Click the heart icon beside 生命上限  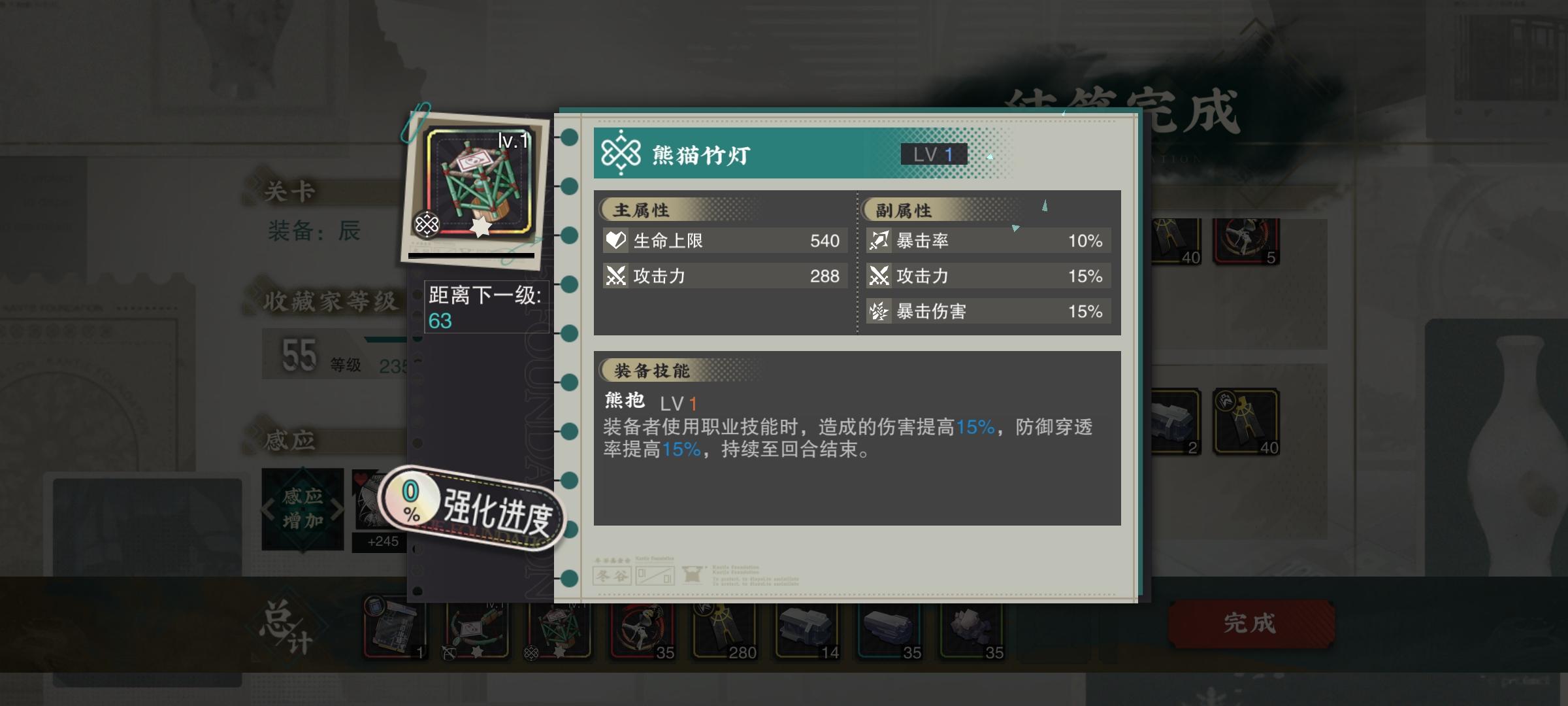[616, 241]
